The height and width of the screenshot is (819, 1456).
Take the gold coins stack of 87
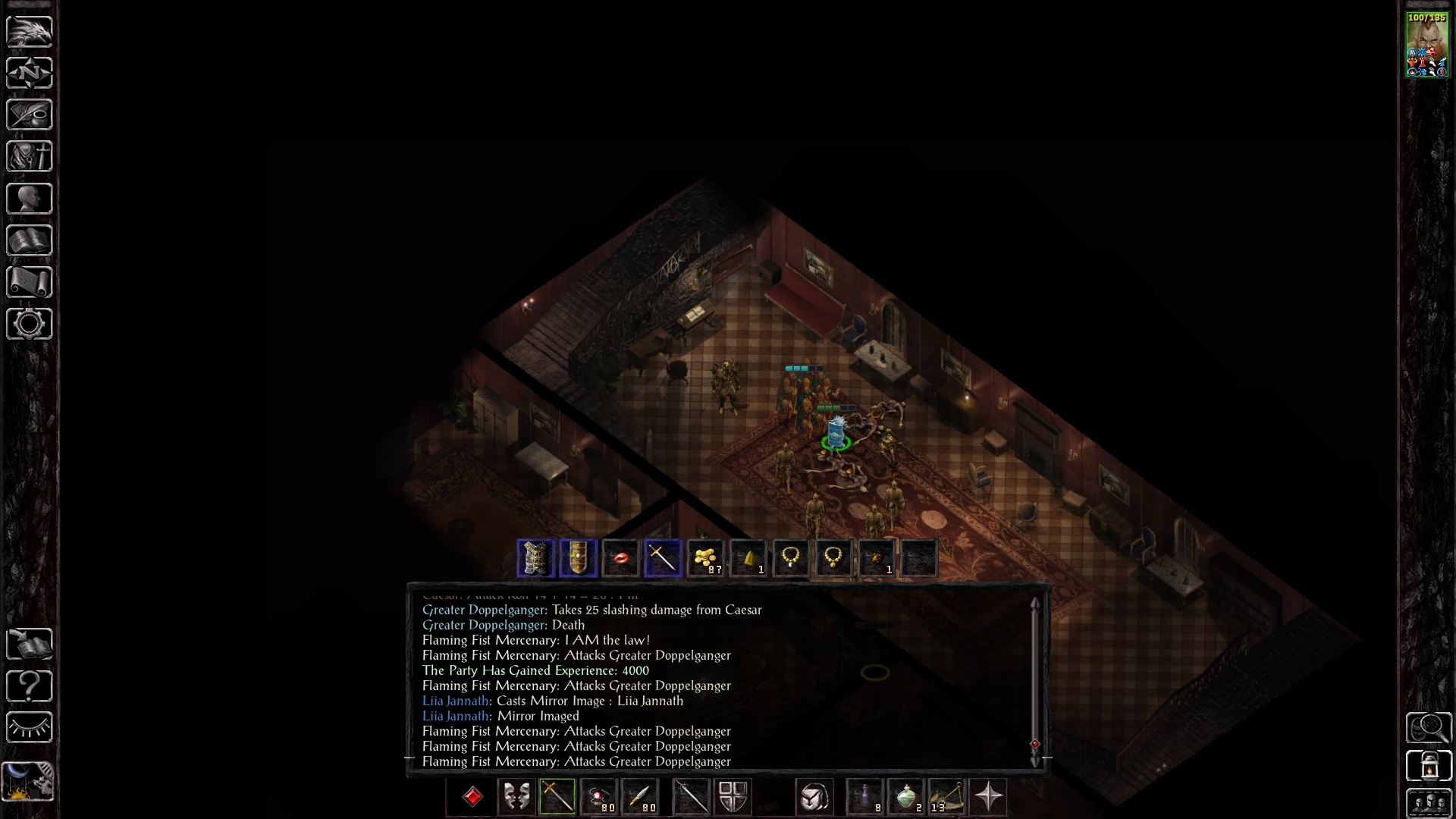(705, 559)
